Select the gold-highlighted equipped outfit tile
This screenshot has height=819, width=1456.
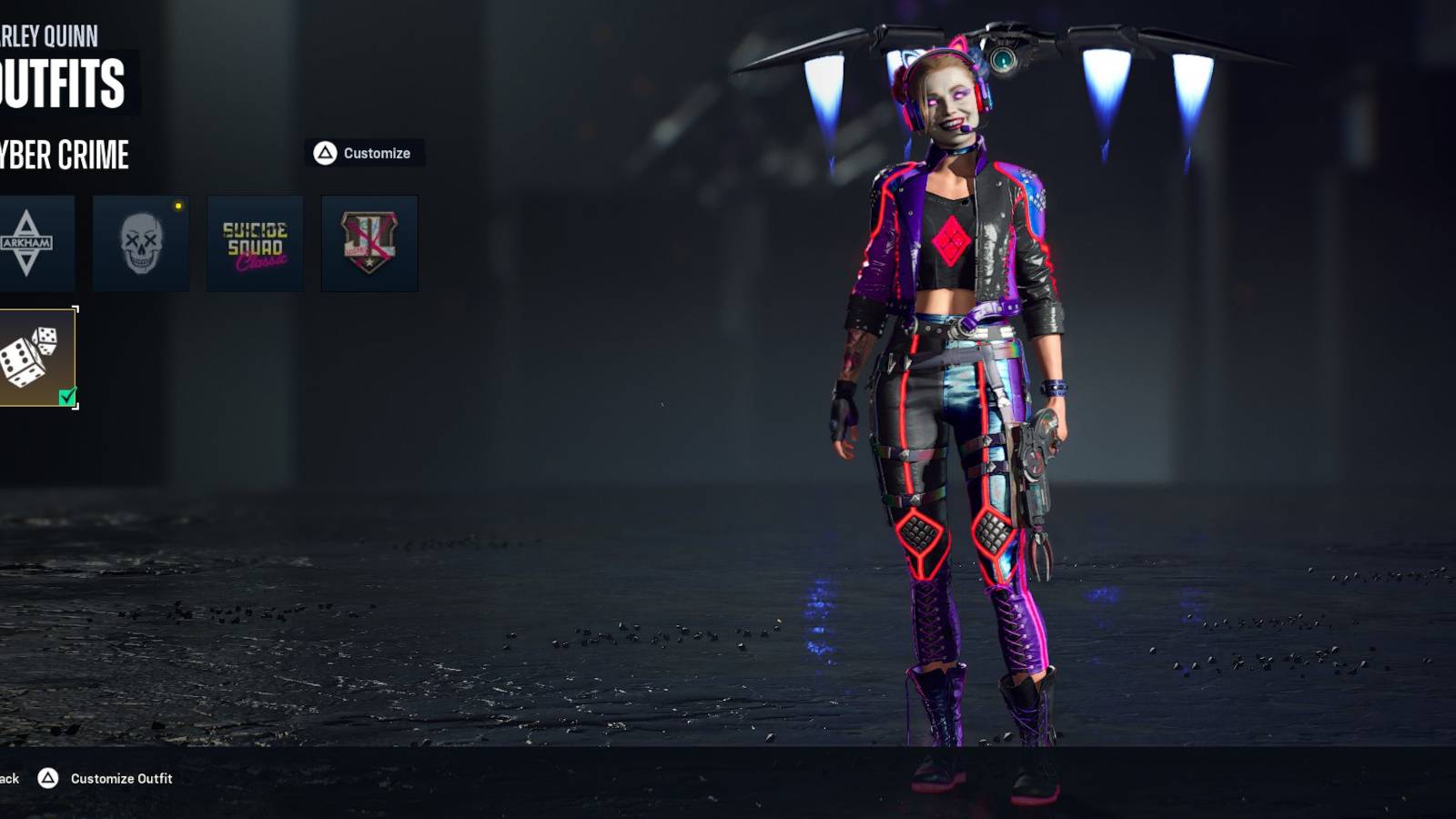click(x=36, y=355)
